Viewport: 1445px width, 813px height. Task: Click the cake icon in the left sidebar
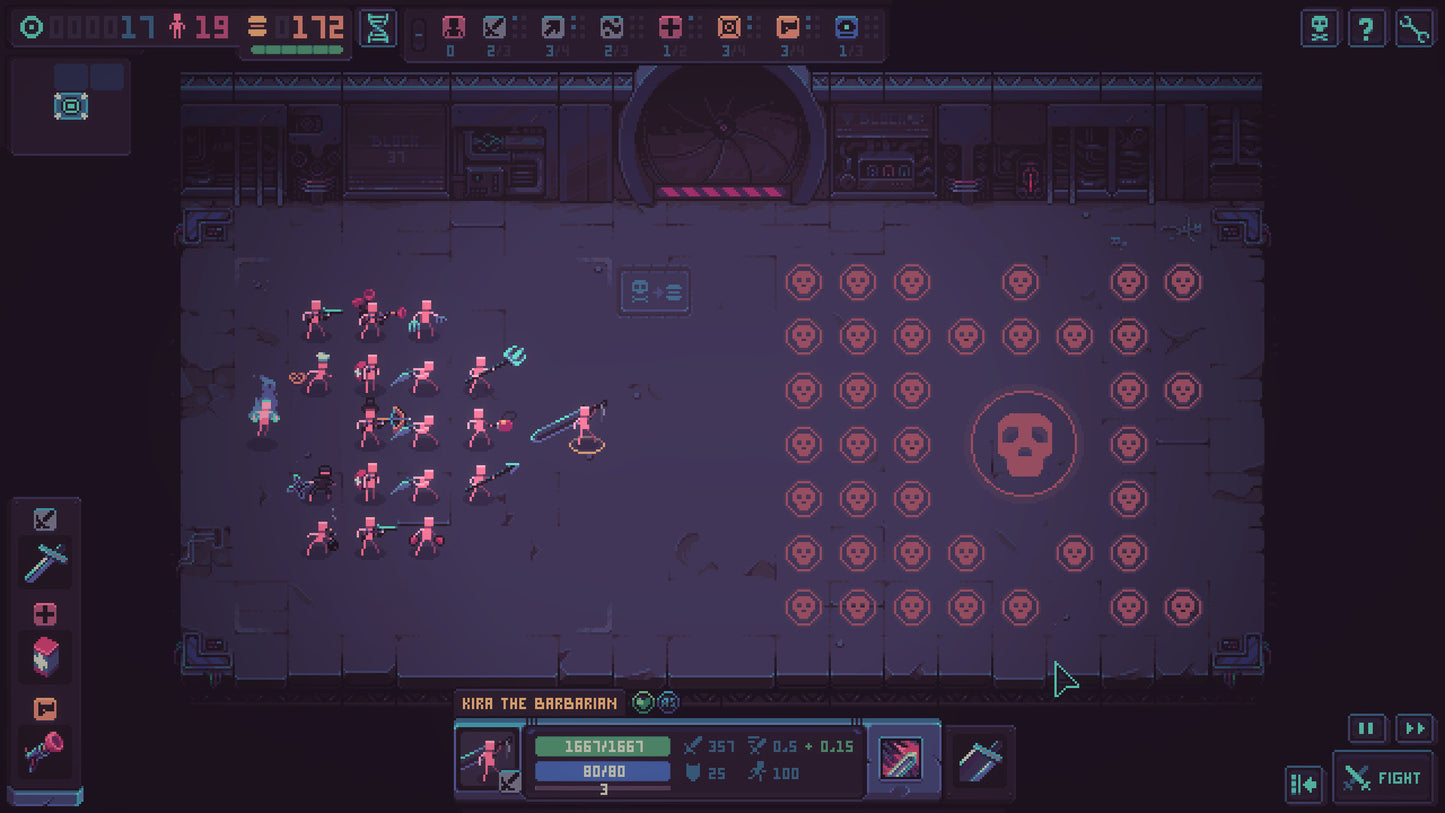pyautogui.click(x=43, y=655)
